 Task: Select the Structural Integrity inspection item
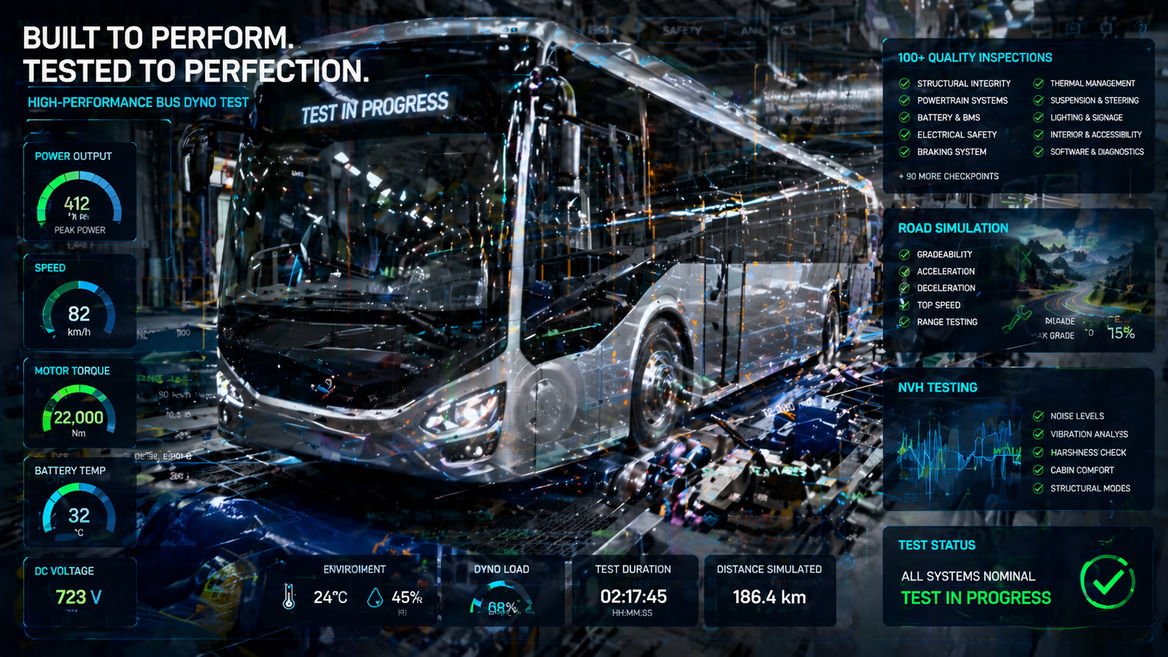[963, 84]
